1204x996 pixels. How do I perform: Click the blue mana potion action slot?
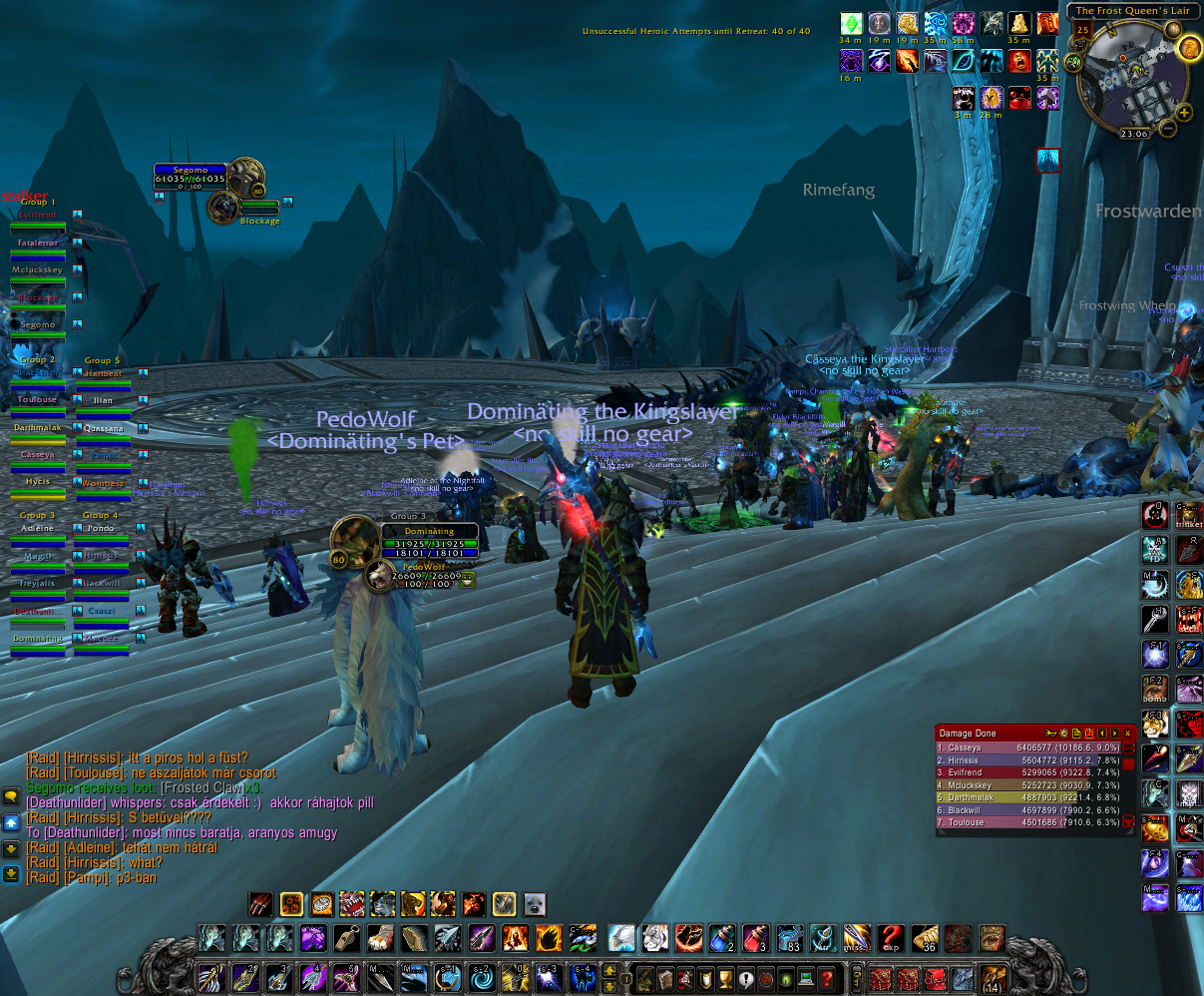pyautogui.click(x=721, y=938)
